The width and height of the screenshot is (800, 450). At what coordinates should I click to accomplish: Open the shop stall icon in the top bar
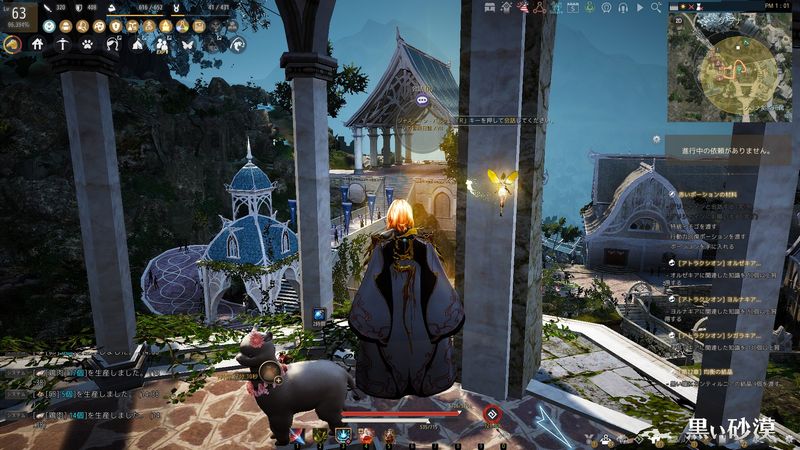(x=488, y=8)
